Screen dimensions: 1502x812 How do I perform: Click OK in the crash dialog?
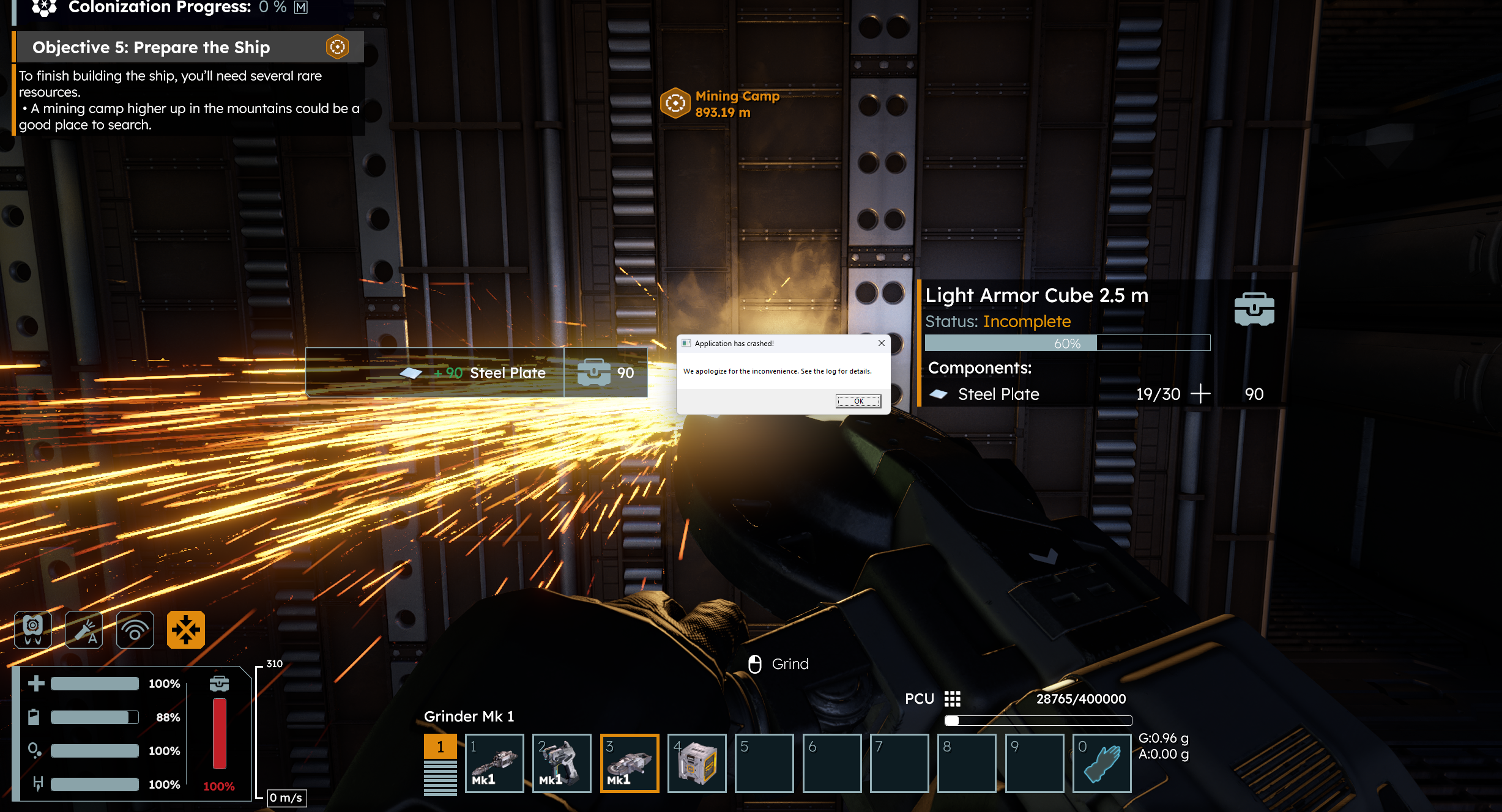(x=858, y=401)
